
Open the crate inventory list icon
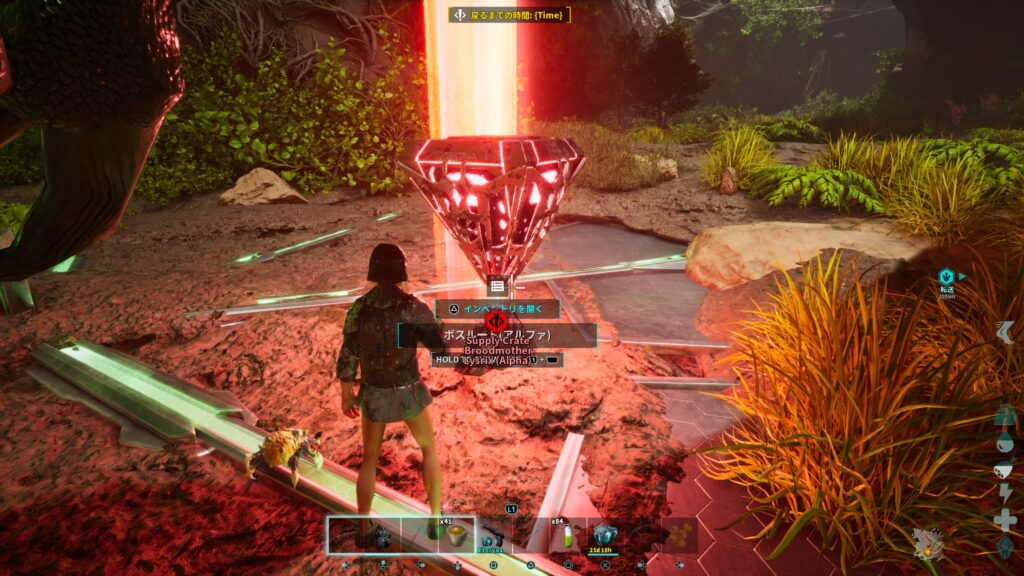[x=497, y=287]
